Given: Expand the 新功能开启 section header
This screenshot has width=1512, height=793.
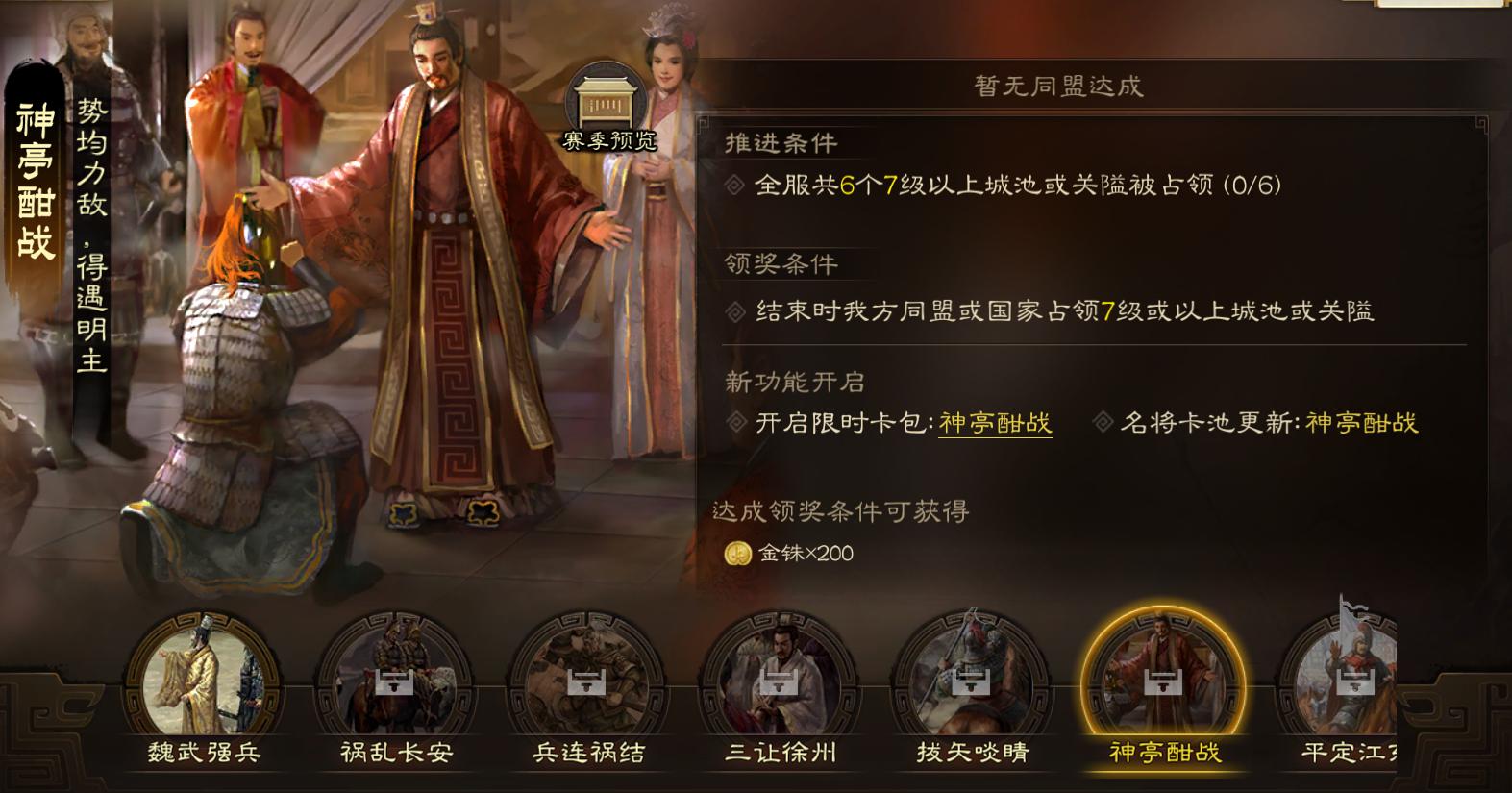Looking at the screenshot, I should pos(794,382).
